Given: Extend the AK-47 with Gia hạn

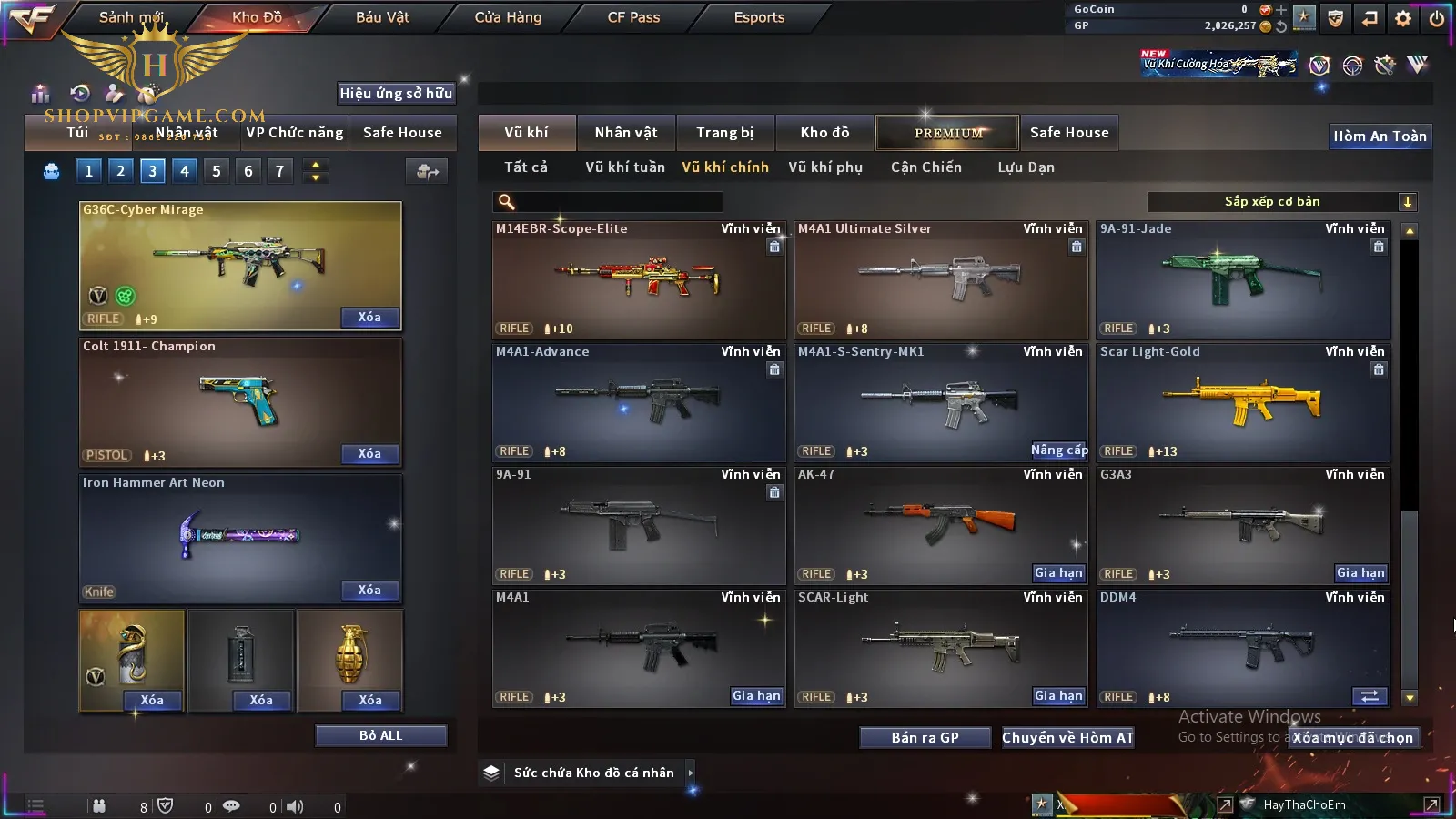Looking at the screenshot, I should [1058, 573].
